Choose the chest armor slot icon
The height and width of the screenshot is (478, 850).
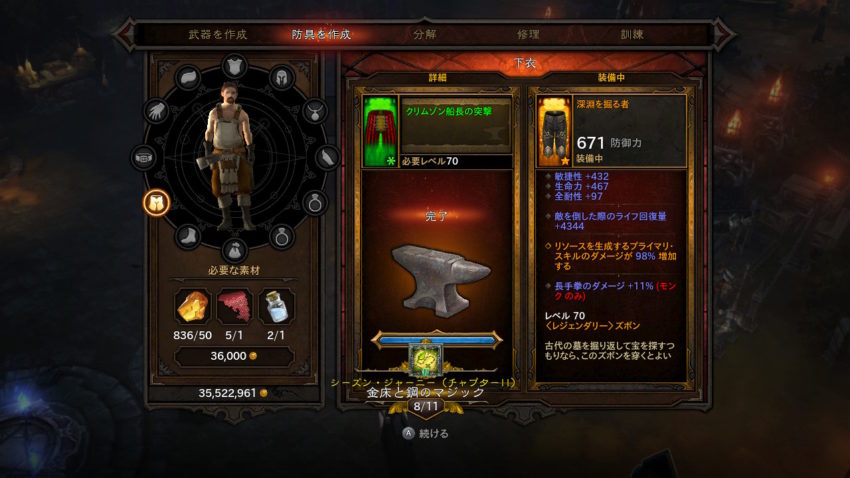[234, 67]
